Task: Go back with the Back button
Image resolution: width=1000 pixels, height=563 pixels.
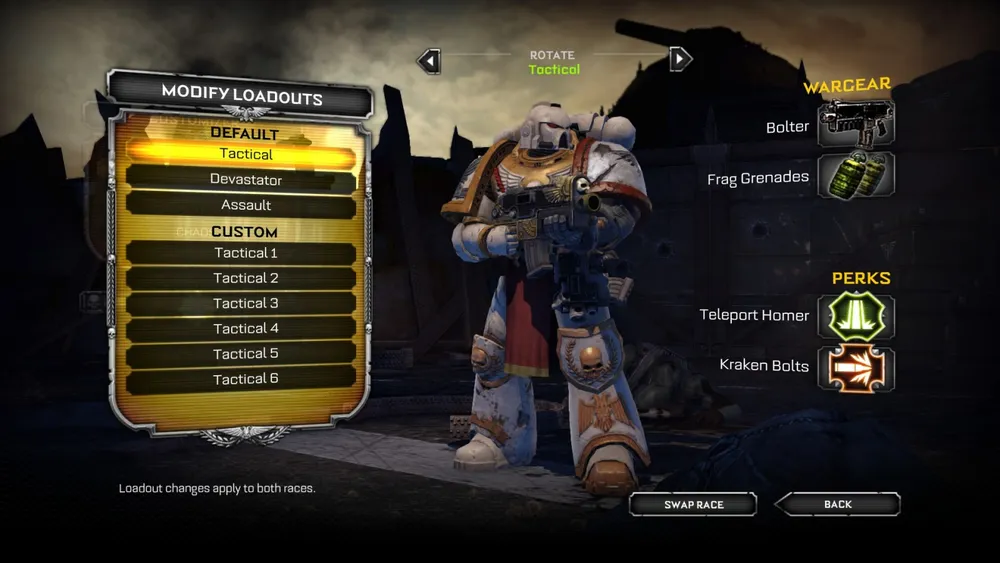Action: click(x=838, y=504)
